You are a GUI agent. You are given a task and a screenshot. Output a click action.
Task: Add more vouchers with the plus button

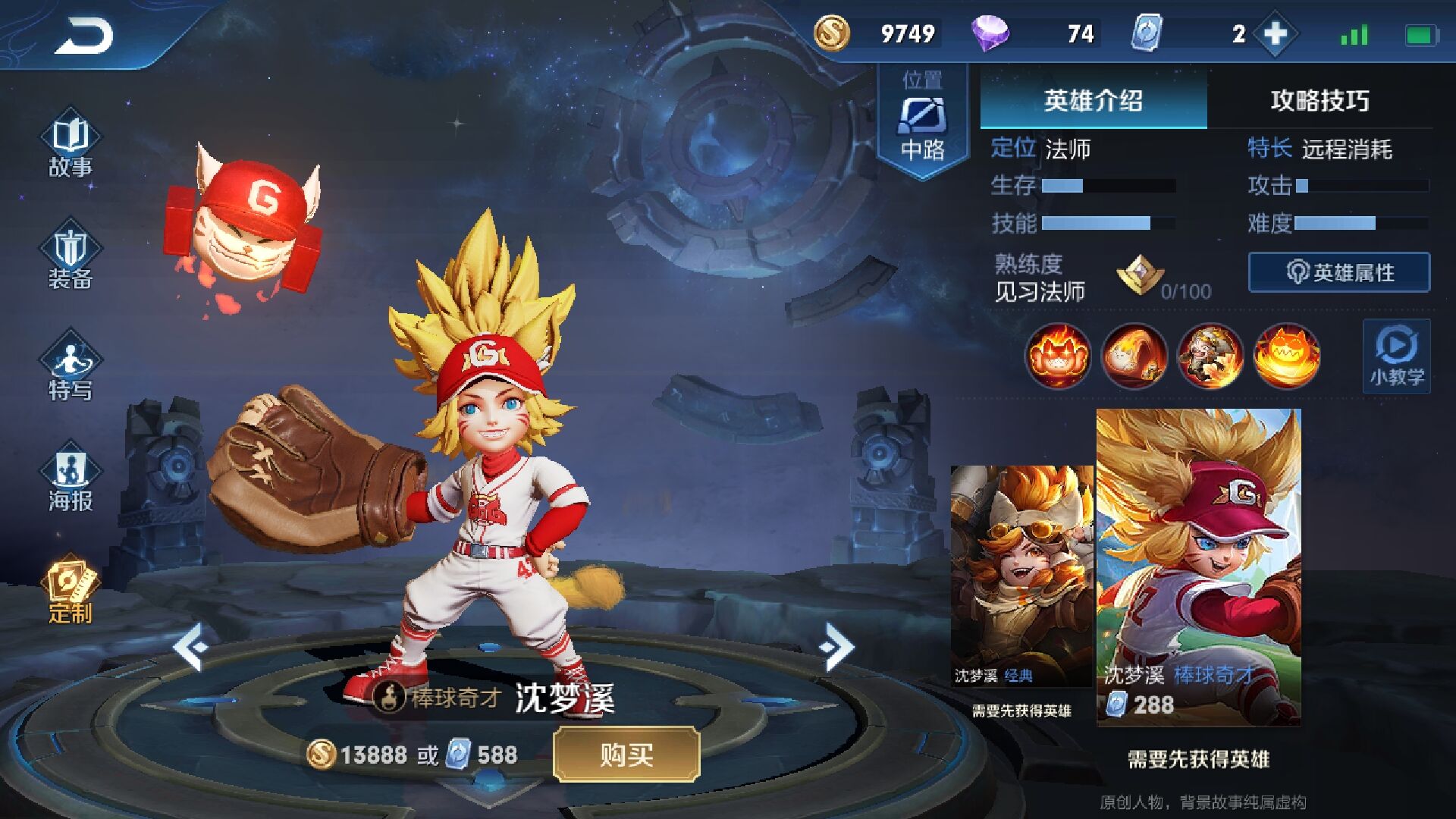pyautogui.click(x=1276, y=33)
